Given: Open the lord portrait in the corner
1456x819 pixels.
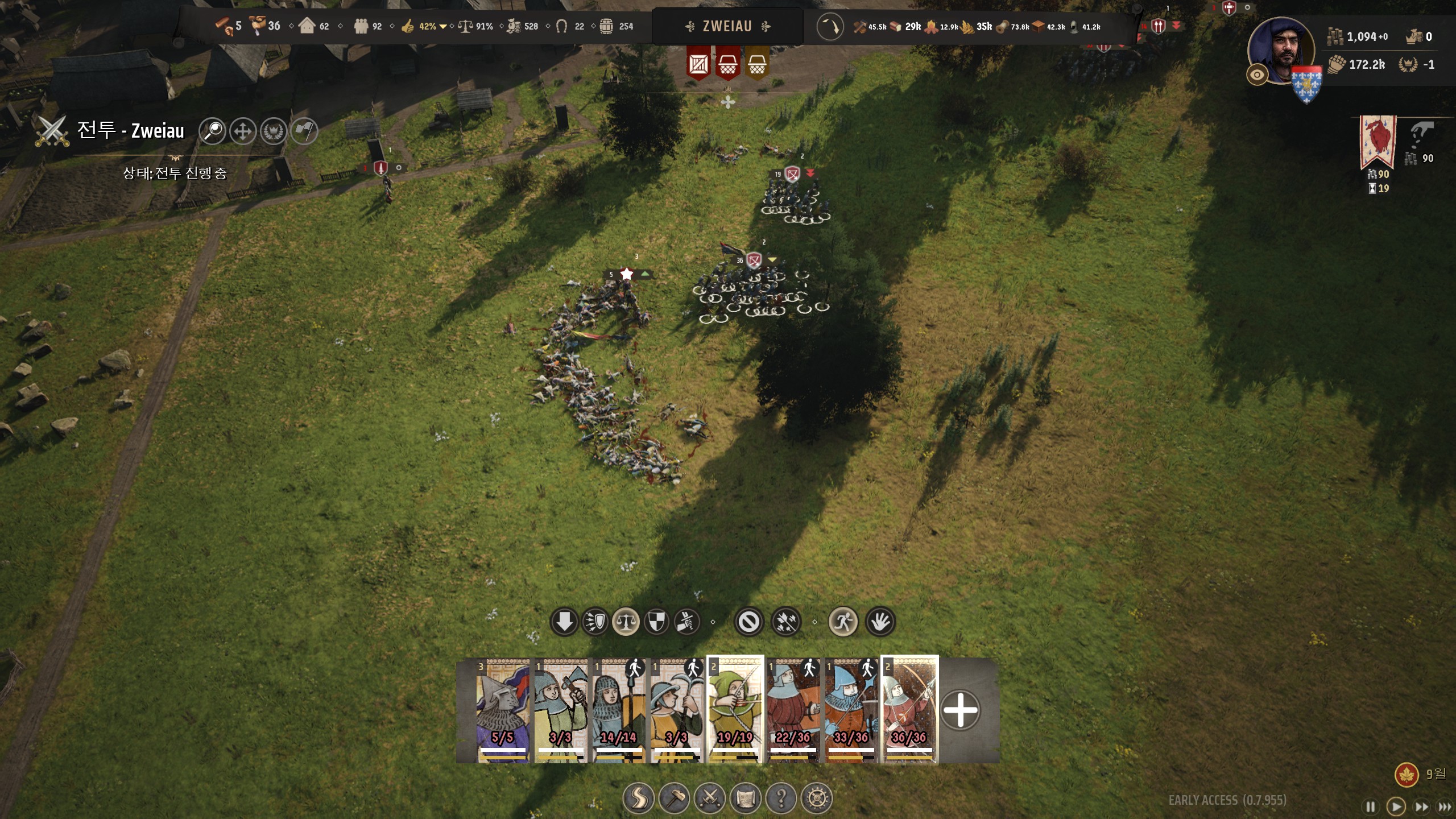Looking at the screenshot, I should 1281,51.
